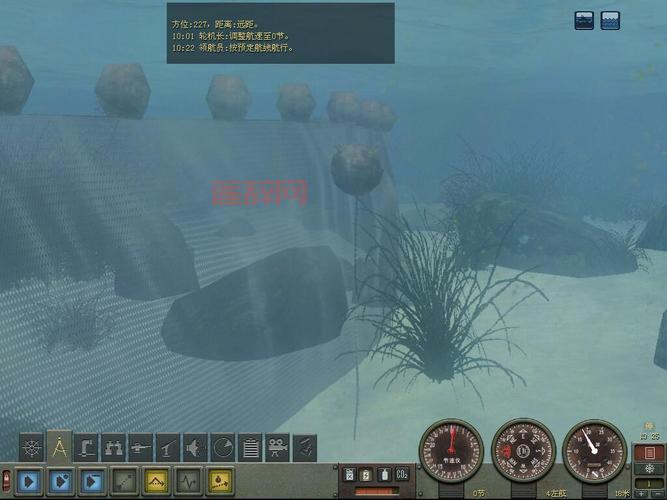Open the clipboard log icon

(251, 447)
